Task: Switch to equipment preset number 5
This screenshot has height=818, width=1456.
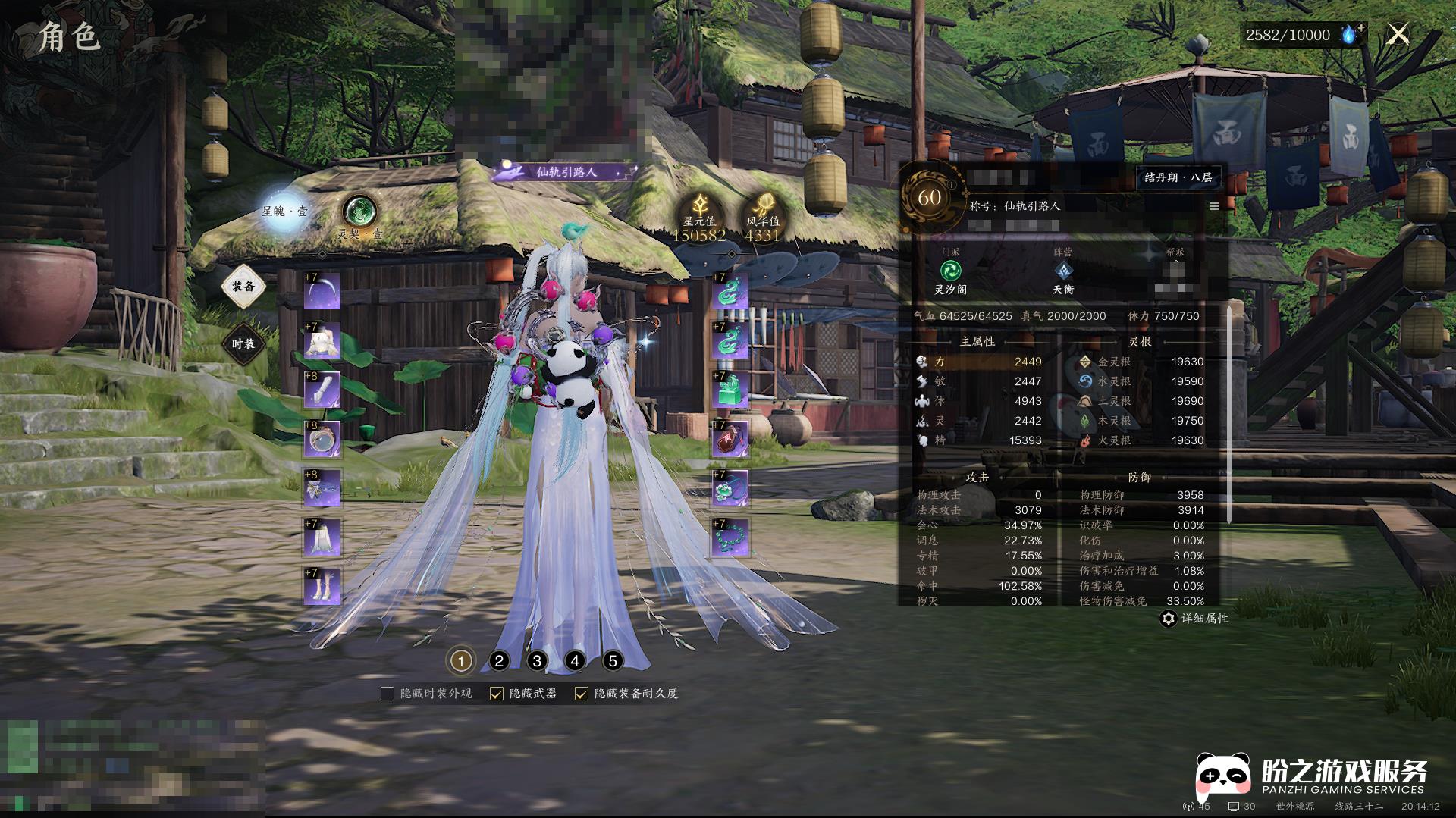Action: (x=613, y=661)
